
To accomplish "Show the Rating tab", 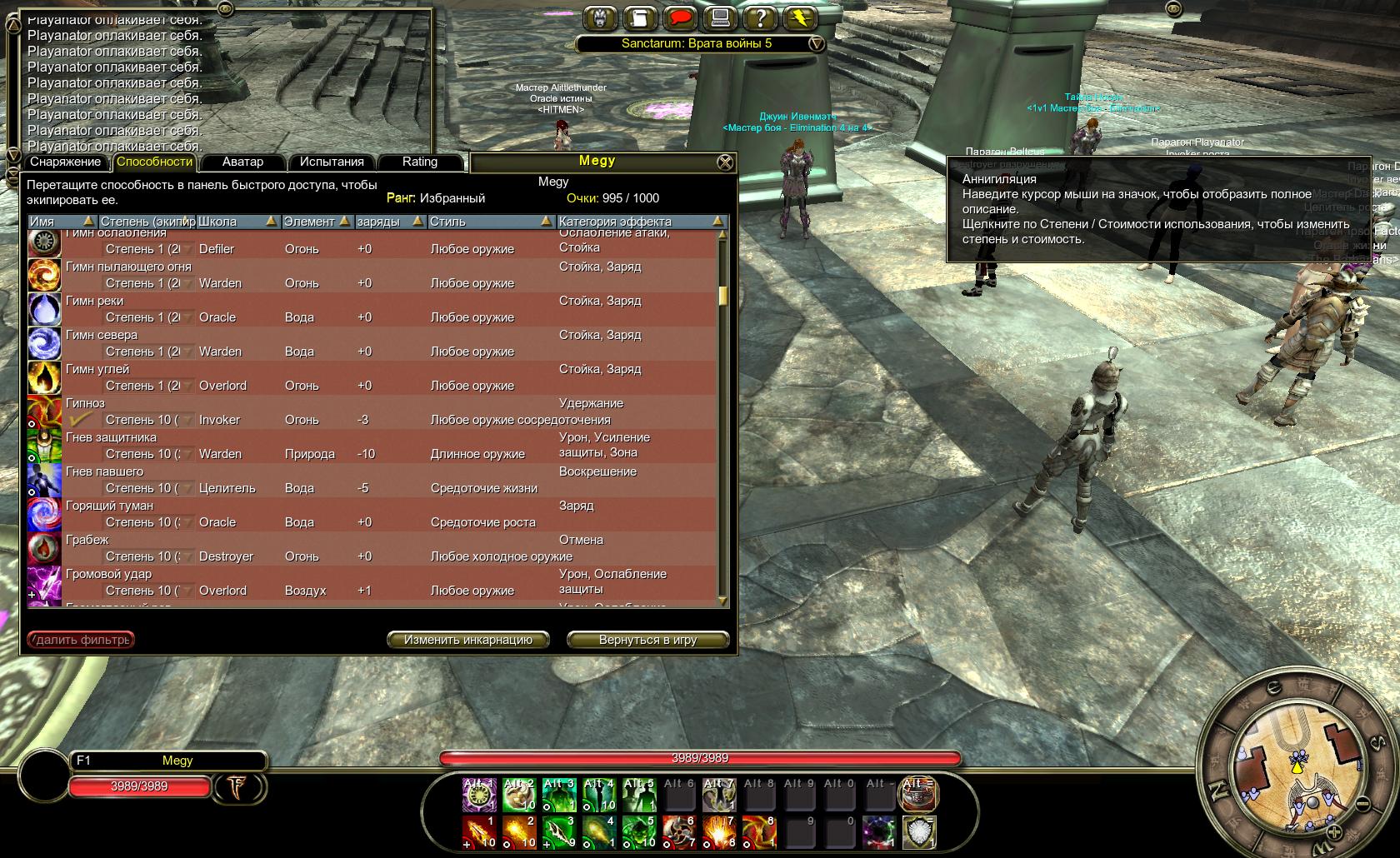I will coord(419,162).
